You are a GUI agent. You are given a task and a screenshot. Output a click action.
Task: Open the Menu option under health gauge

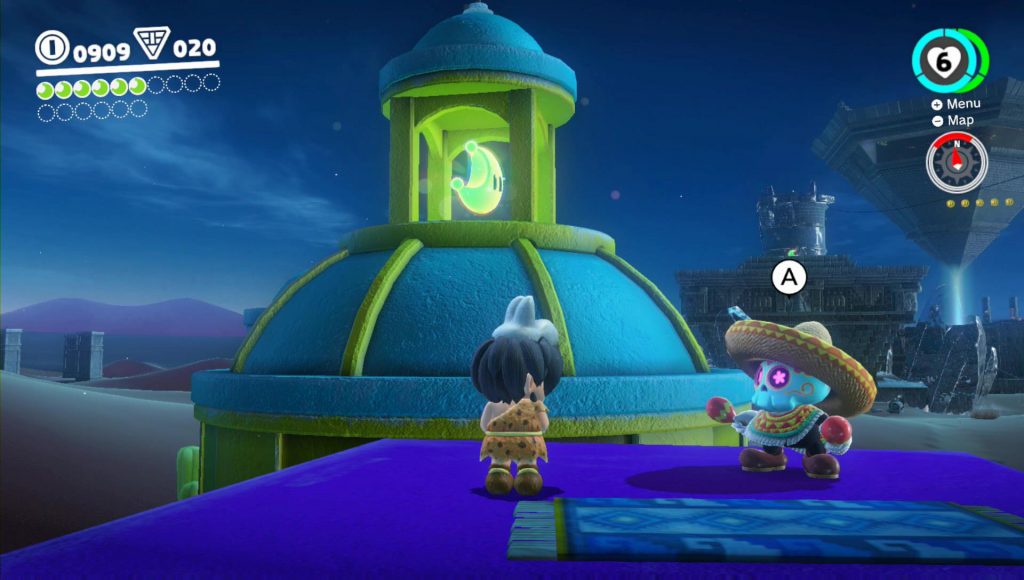956,104
